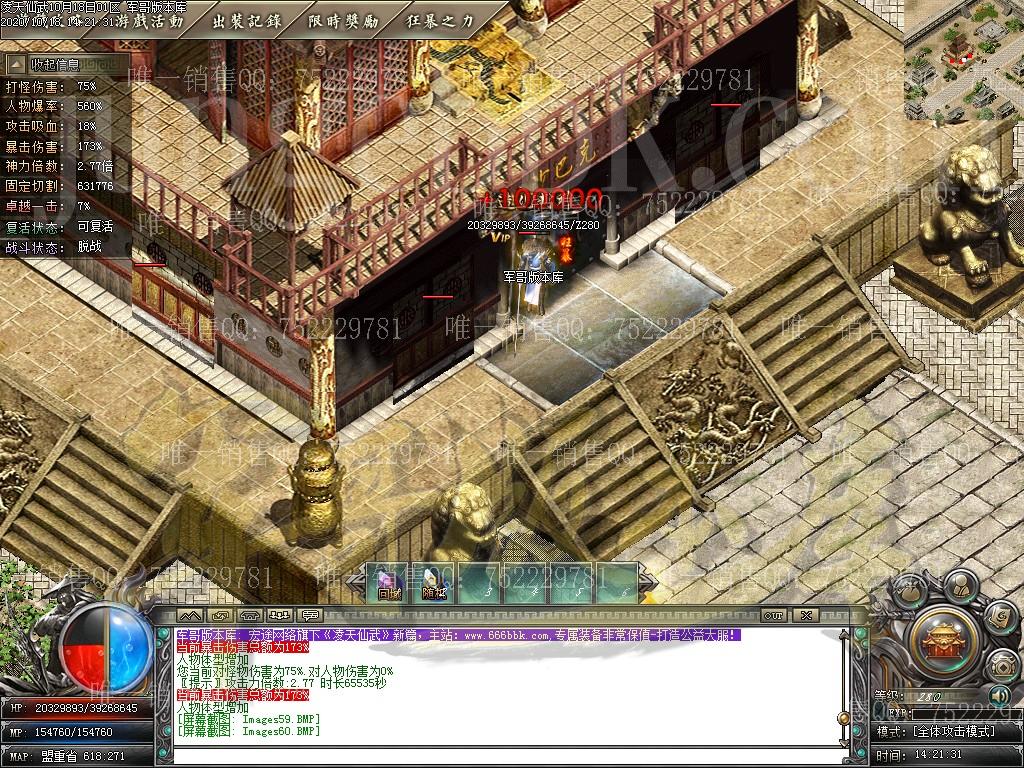
Task: Open the 狂暴之力 berserk power menu
Action: pyautogui.click(x=440, y=20)
